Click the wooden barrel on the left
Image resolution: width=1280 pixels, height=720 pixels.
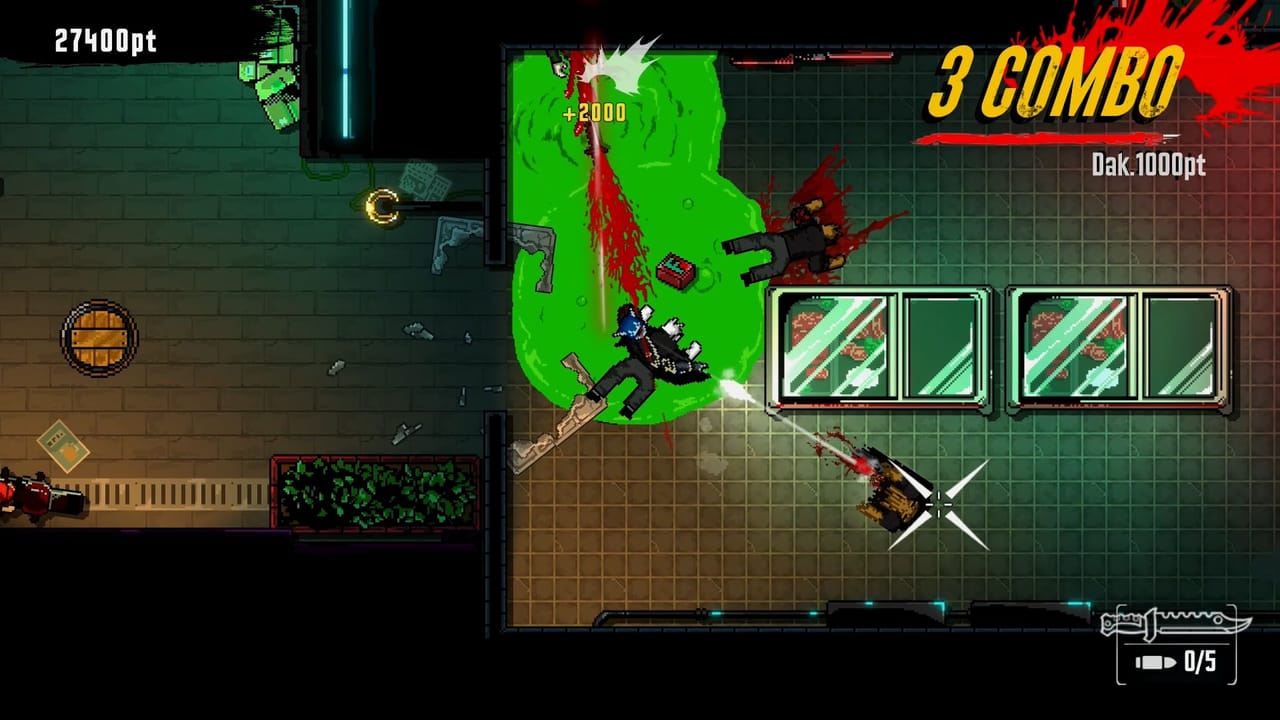coord(97,338)
